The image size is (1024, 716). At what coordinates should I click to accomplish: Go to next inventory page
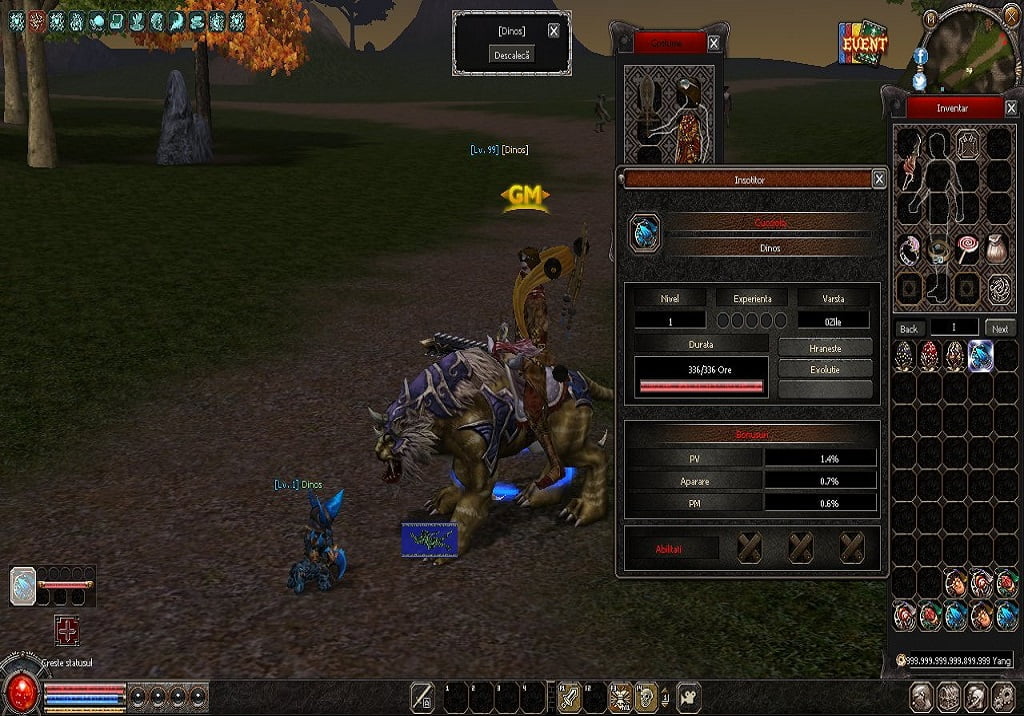[x=999, y=328]
